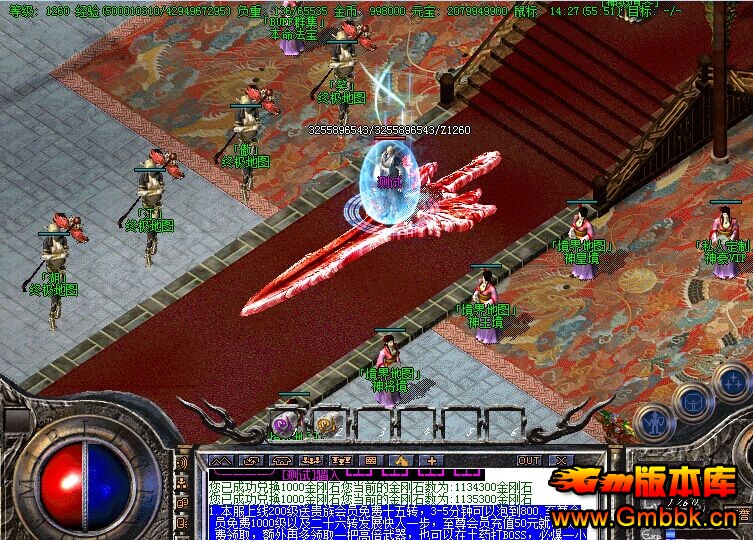This screenshot has height=540, width=753.
Task: Click the house icon on chat toolbar
Action: point(401,460)
